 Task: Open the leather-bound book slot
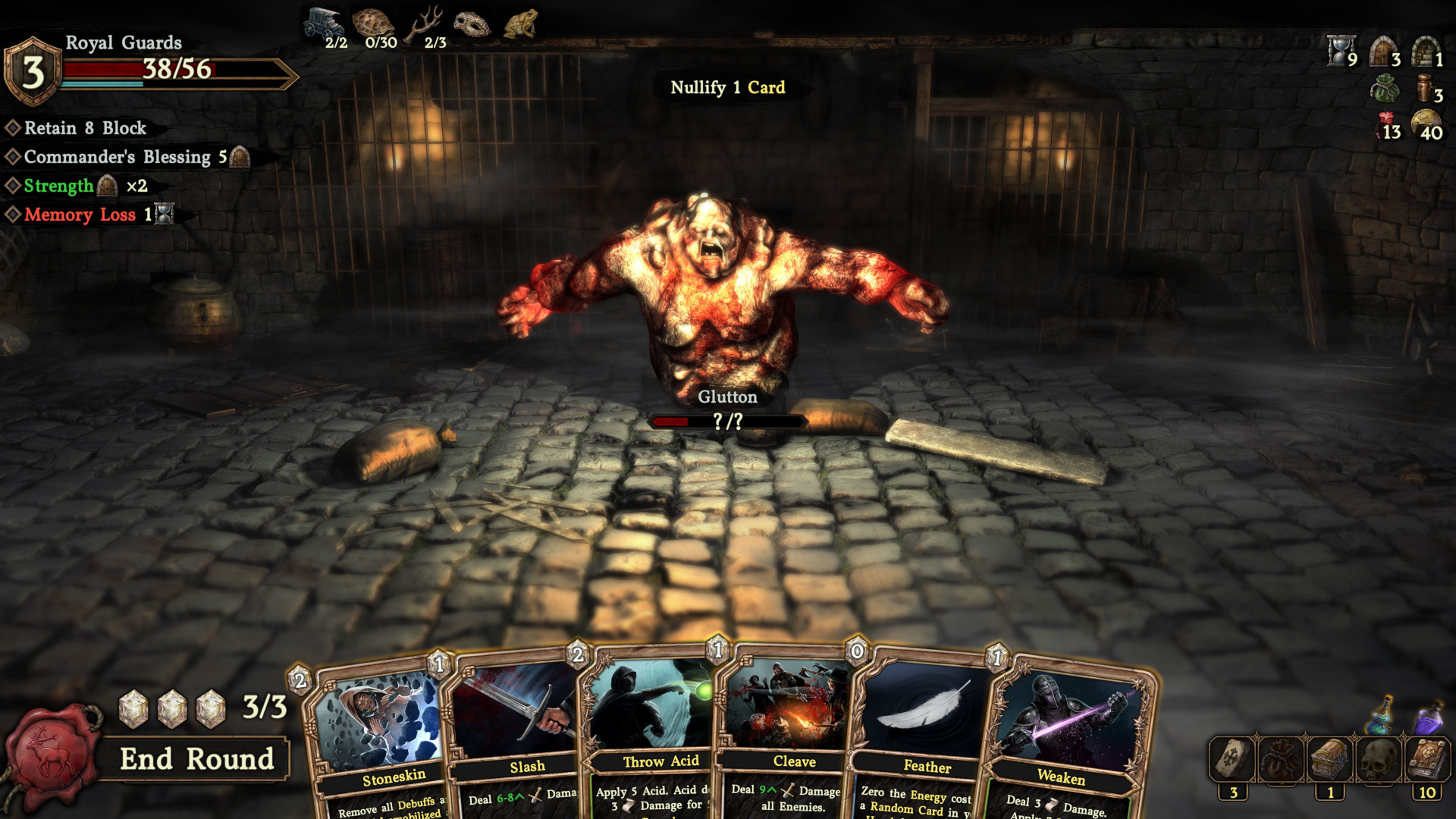pos(1427,759)
